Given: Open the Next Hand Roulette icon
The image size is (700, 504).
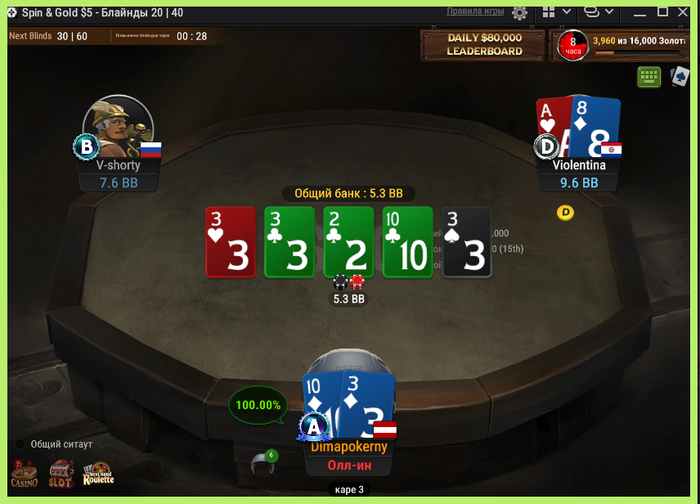Looking at the screenshot, I should [x=98, y=474].
